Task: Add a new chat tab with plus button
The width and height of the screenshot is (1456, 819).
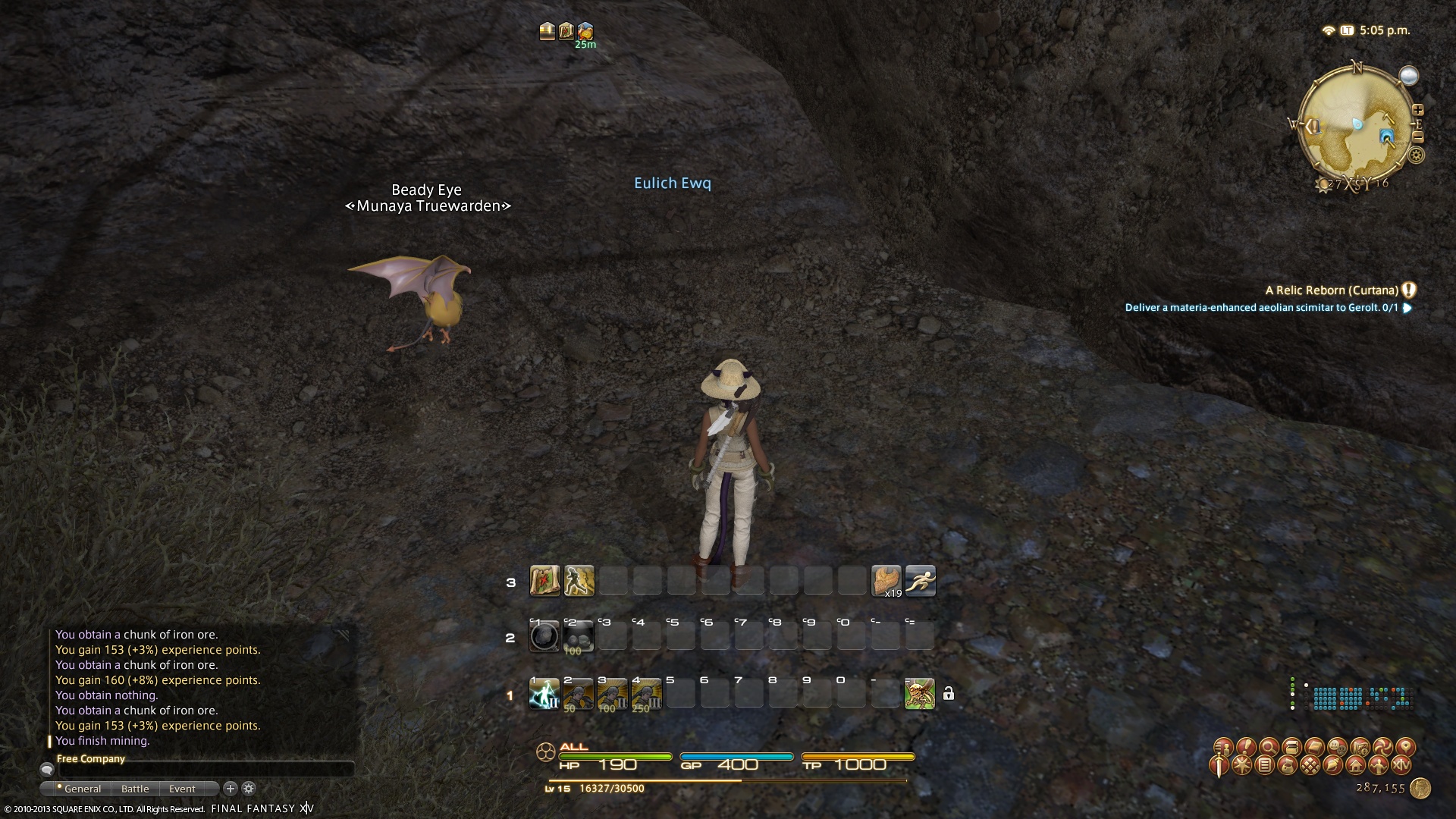Action: [x=231, y=789]
